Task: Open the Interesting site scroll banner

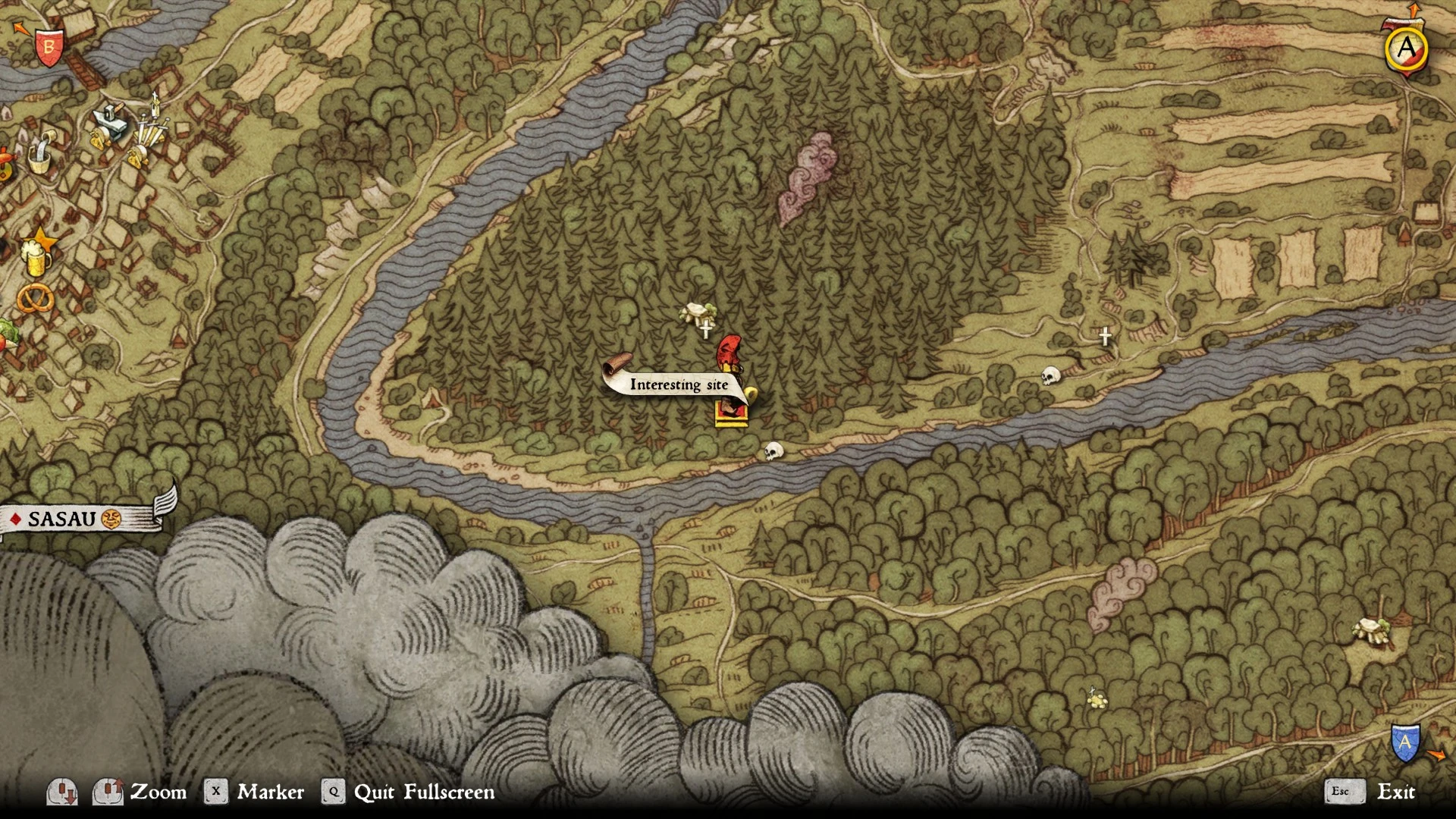Action: point(679,385)
